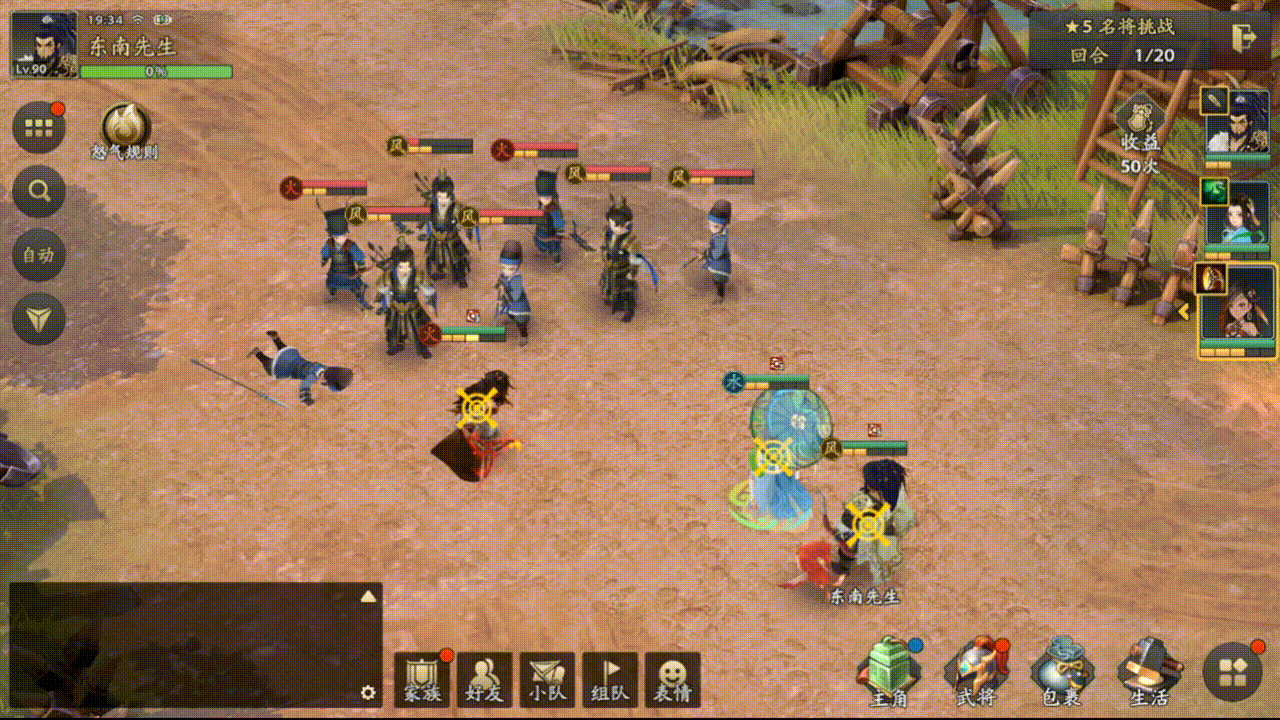Select the bearded warrior hero portrait
1280x720 pixels.
point(1237,125)
